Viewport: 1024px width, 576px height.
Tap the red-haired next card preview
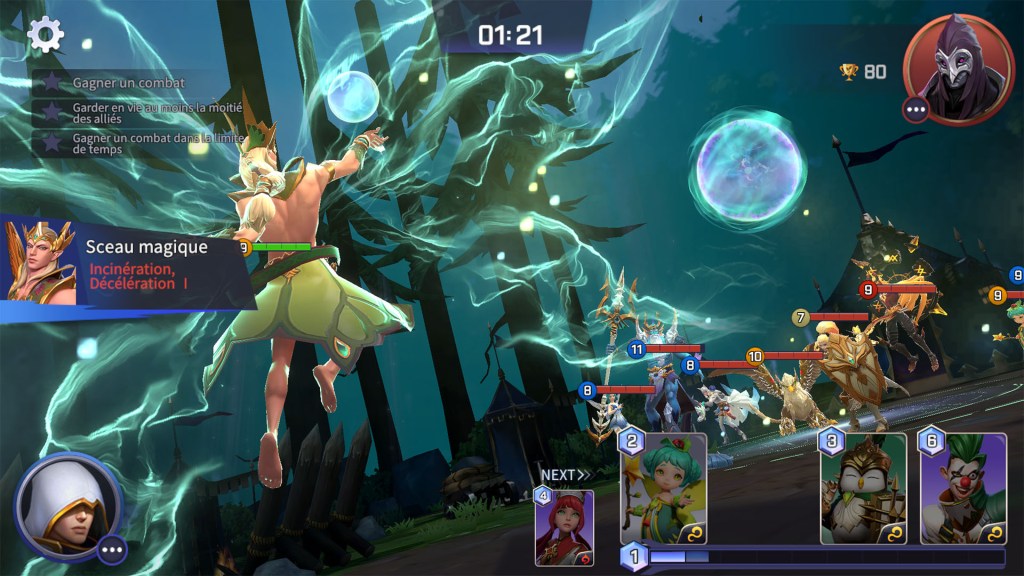[x=565, y=527]
